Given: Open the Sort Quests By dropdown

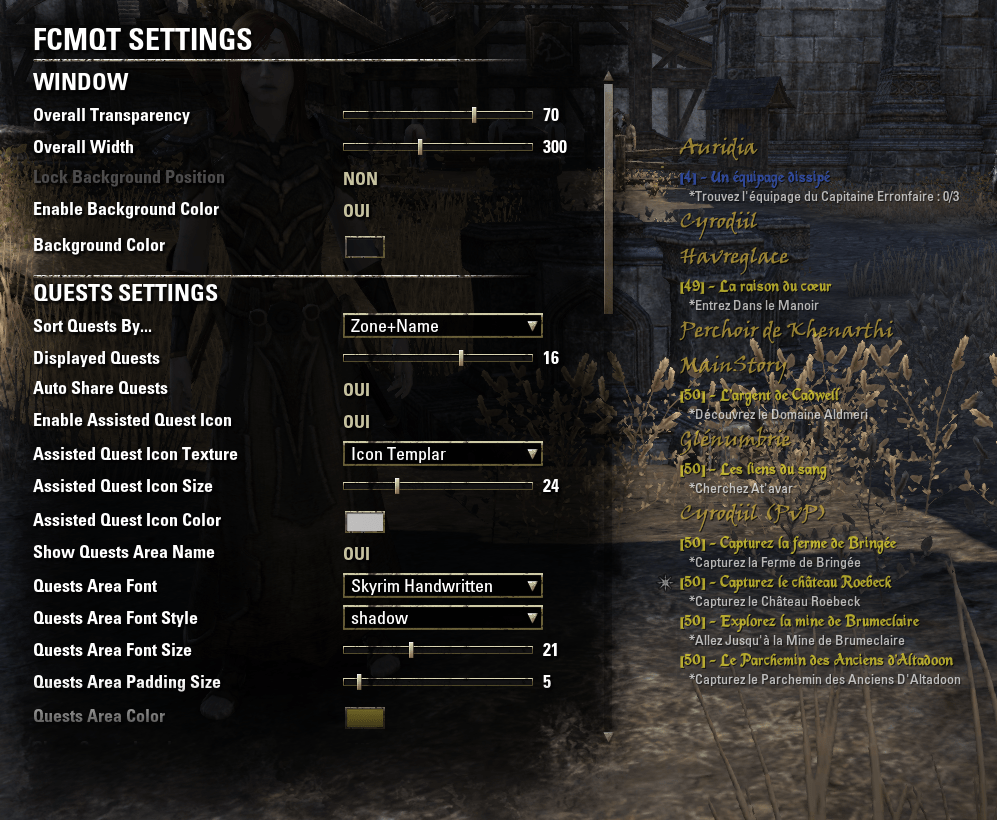Looking at the screenshot, I should coord(442,326).
